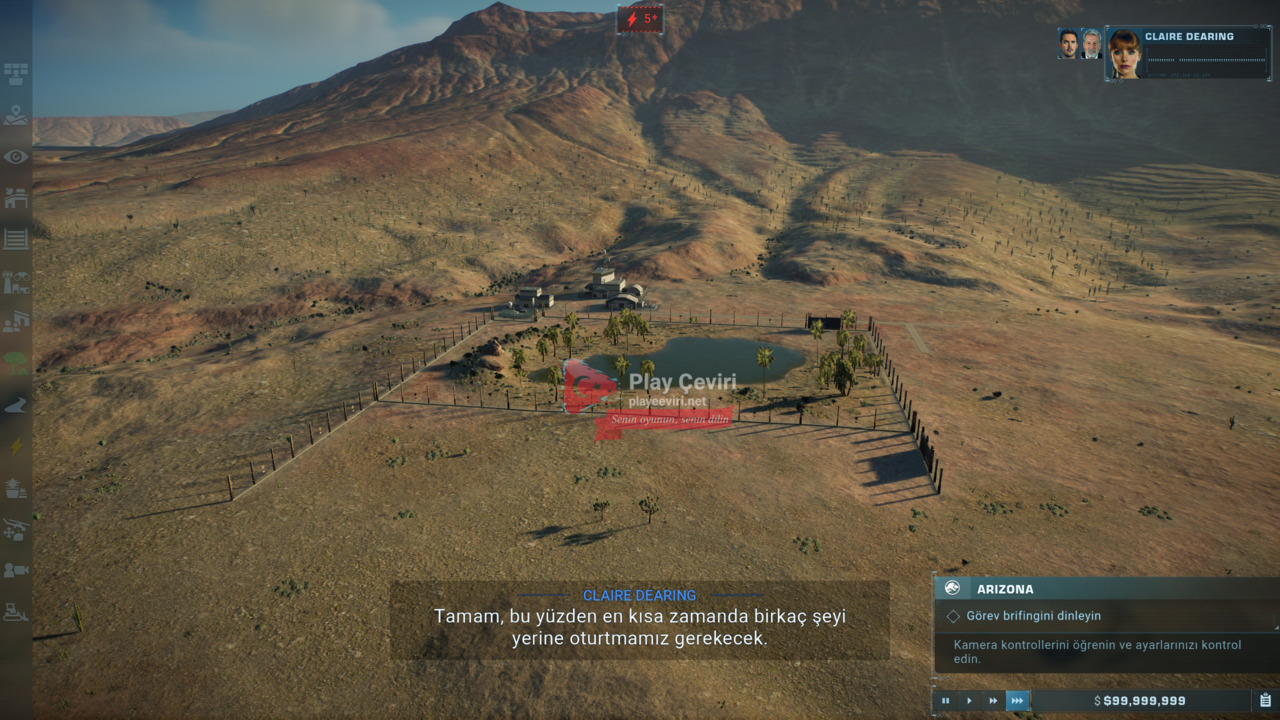Set game speed to double fast-forward

click(993, 701)
